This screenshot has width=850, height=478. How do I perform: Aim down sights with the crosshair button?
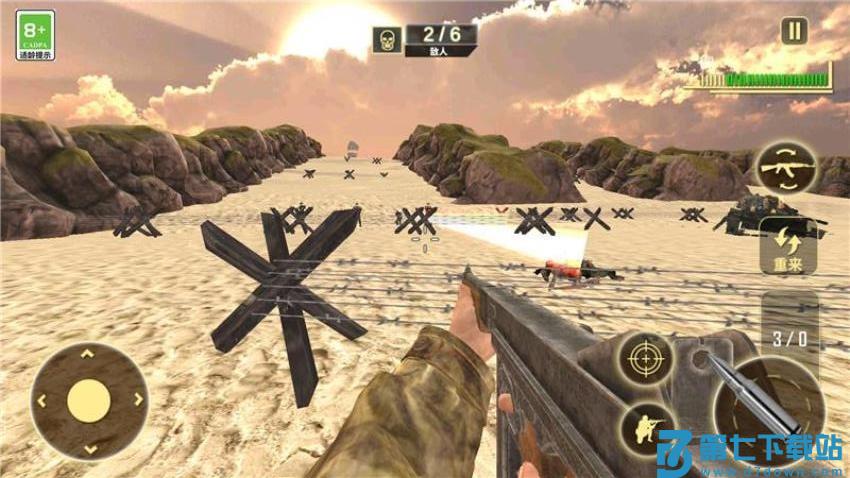(644, 358)
